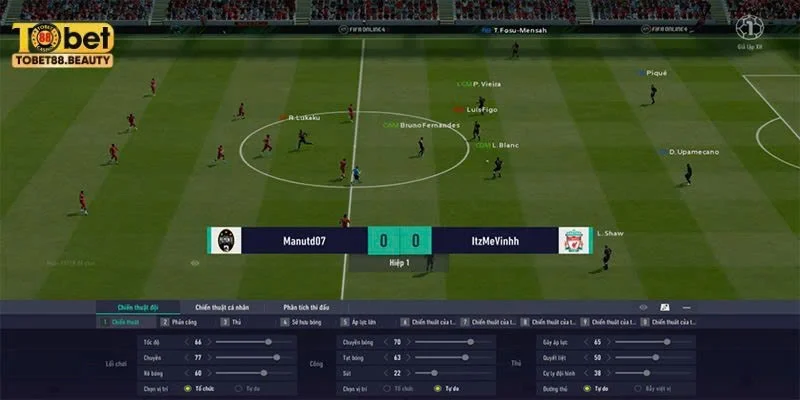The height and width of the screenshot is (400, 800).
Task: Click the Gây áp lực slider handle
Action: point(667,342)
